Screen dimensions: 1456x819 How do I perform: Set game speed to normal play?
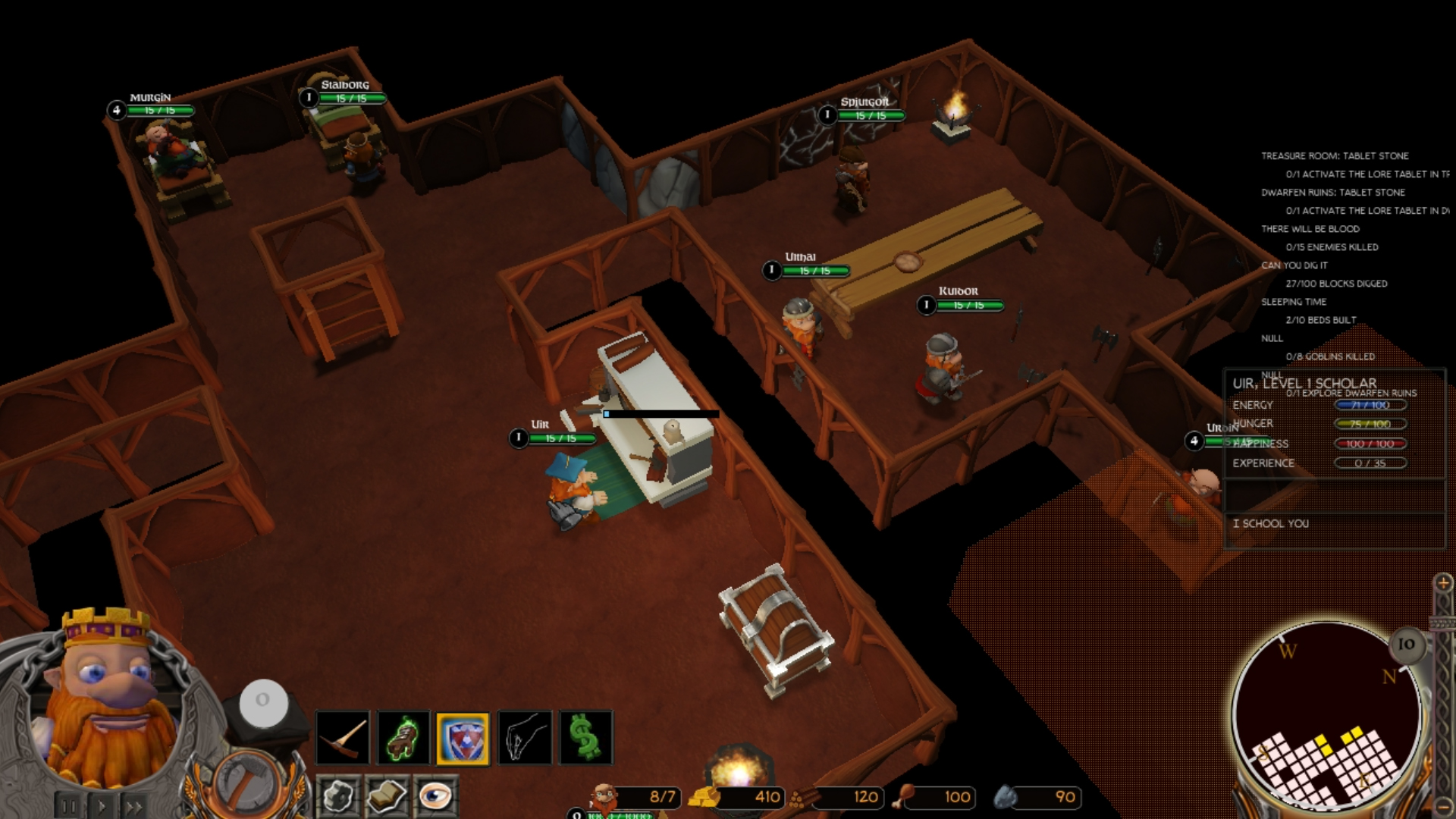point(102,807)
